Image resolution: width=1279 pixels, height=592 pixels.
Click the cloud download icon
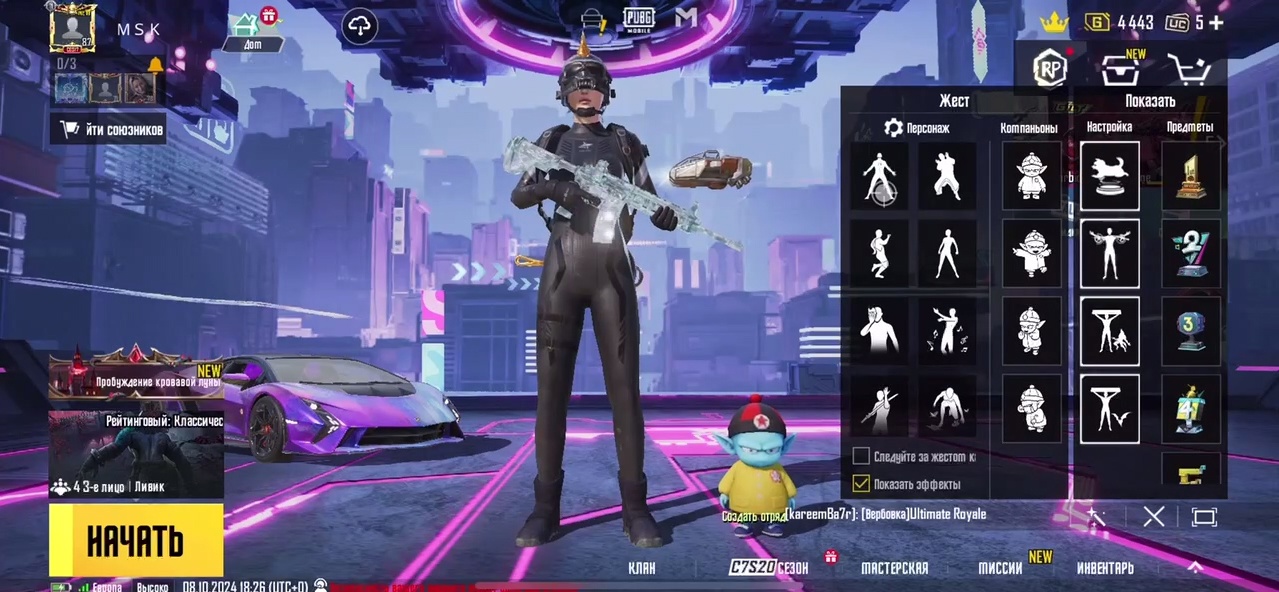(x=359, y=27)
